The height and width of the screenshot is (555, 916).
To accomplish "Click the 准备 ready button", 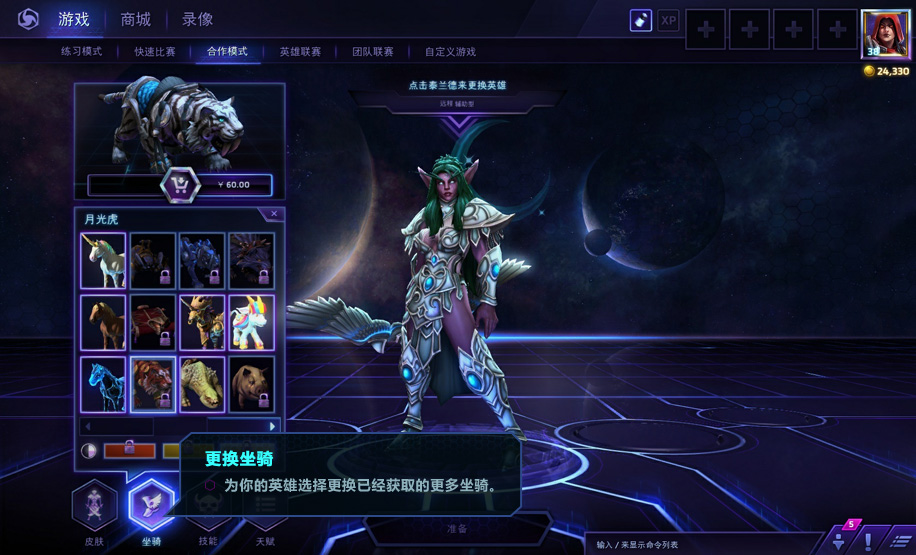I will [x=457, y=529].
